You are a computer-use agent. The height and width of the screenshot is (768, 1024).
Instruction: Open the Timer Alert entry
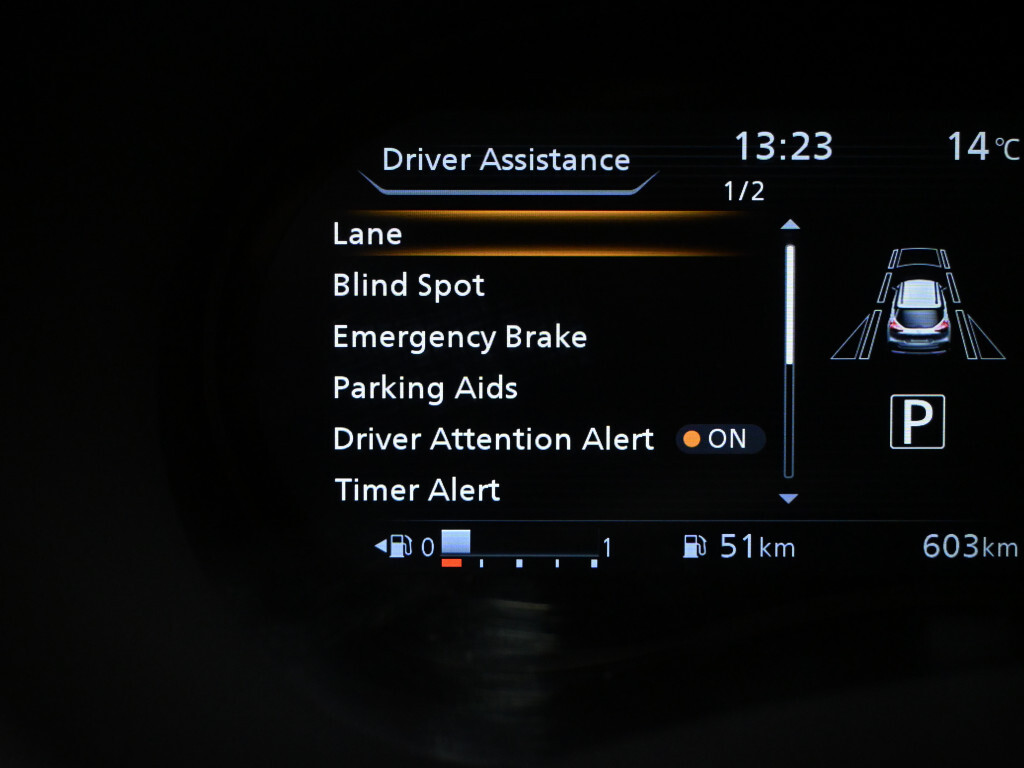pyautogui.click(x=417, y=490)
